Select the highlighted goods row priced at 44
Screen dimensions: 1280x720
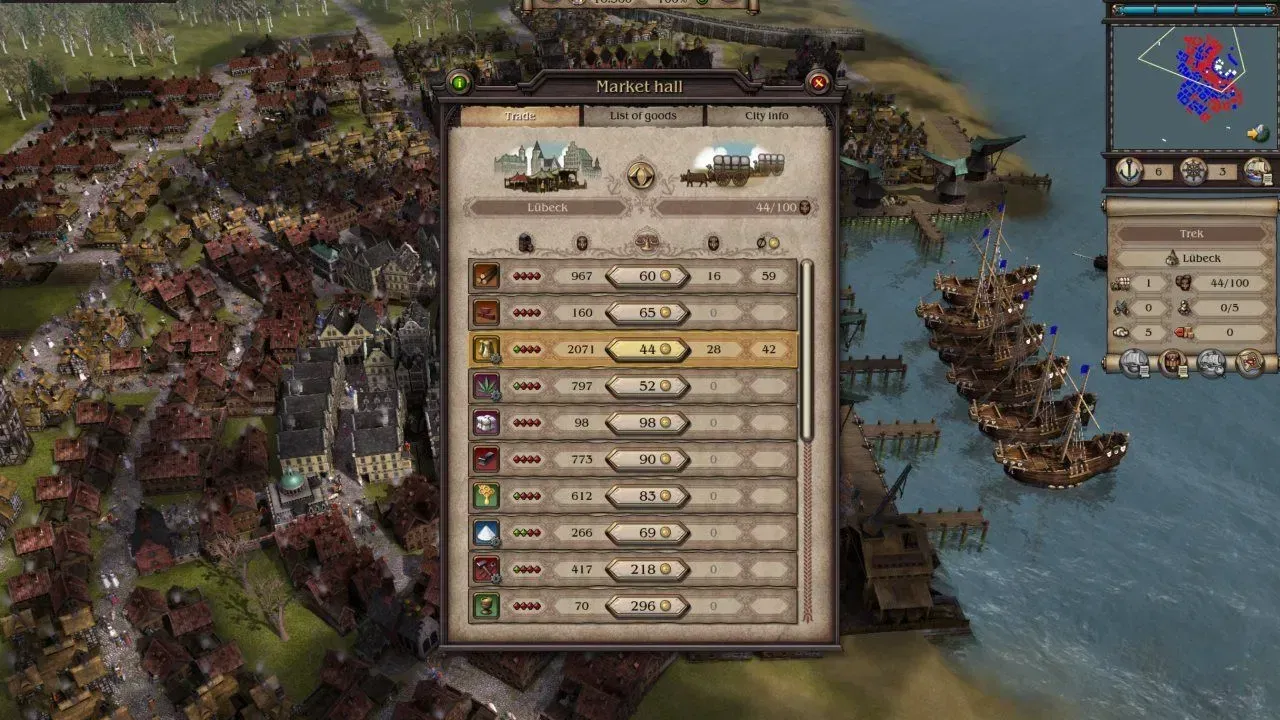633,349
